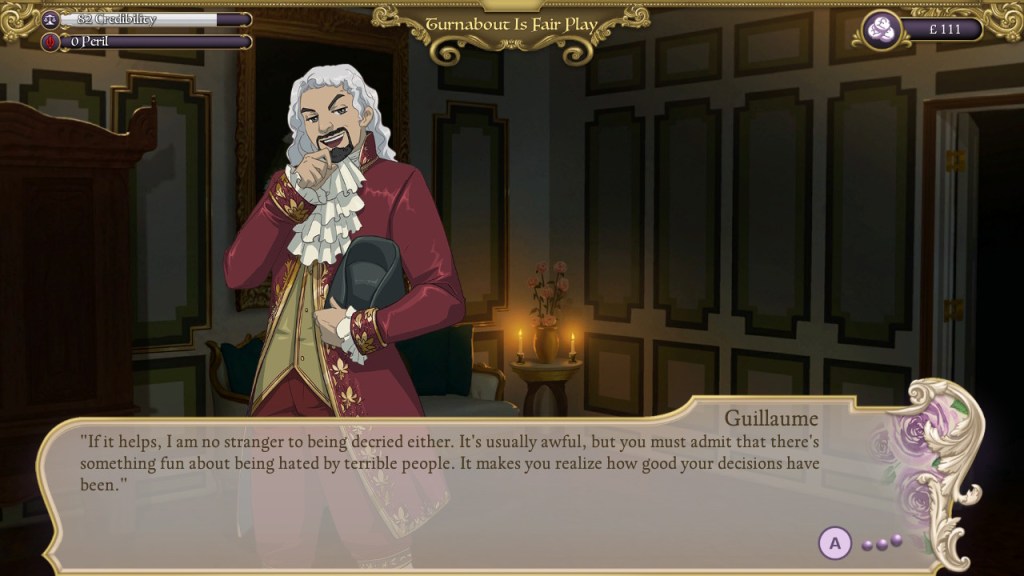Open the purple coin purse icon
This screenshot has width=1024, height=576.
pyautogui.click(x=880, y=30)
